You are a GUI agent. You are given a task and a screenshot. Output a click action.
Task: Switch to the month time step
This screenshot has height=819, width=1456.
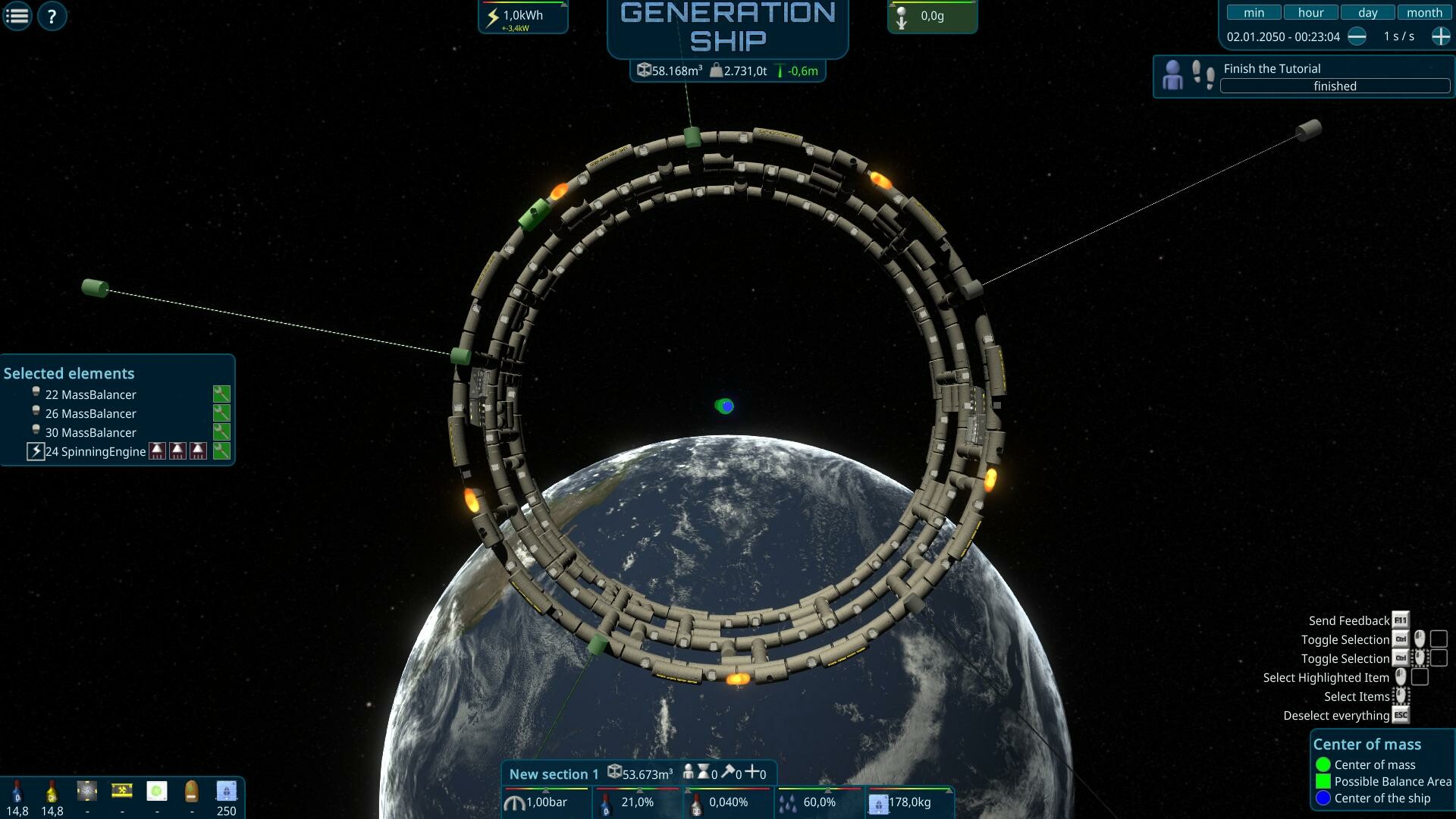click(1424, 12)
